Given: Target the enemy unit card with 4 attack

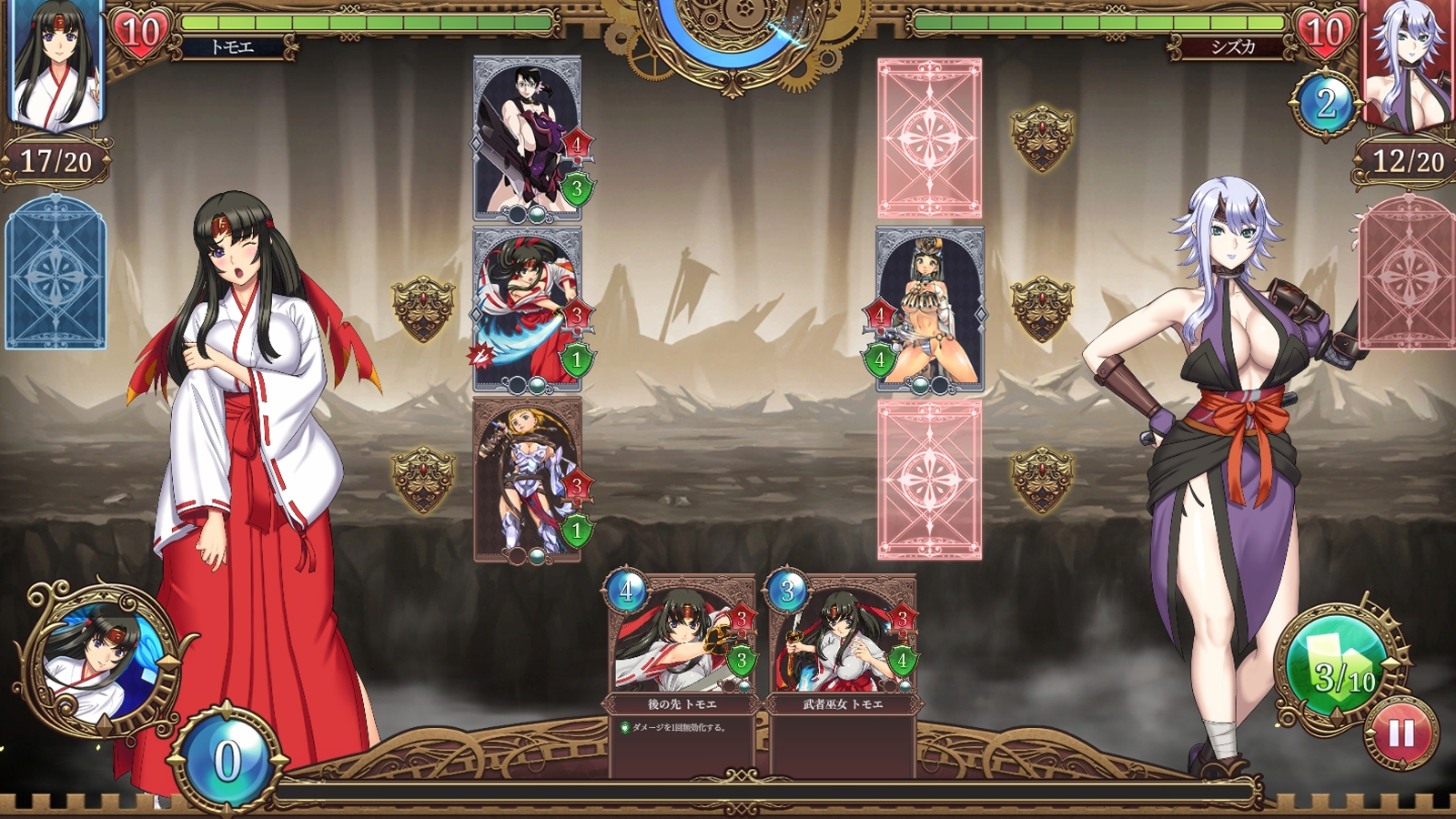Looking at the screenshot, I should [929, 309].
